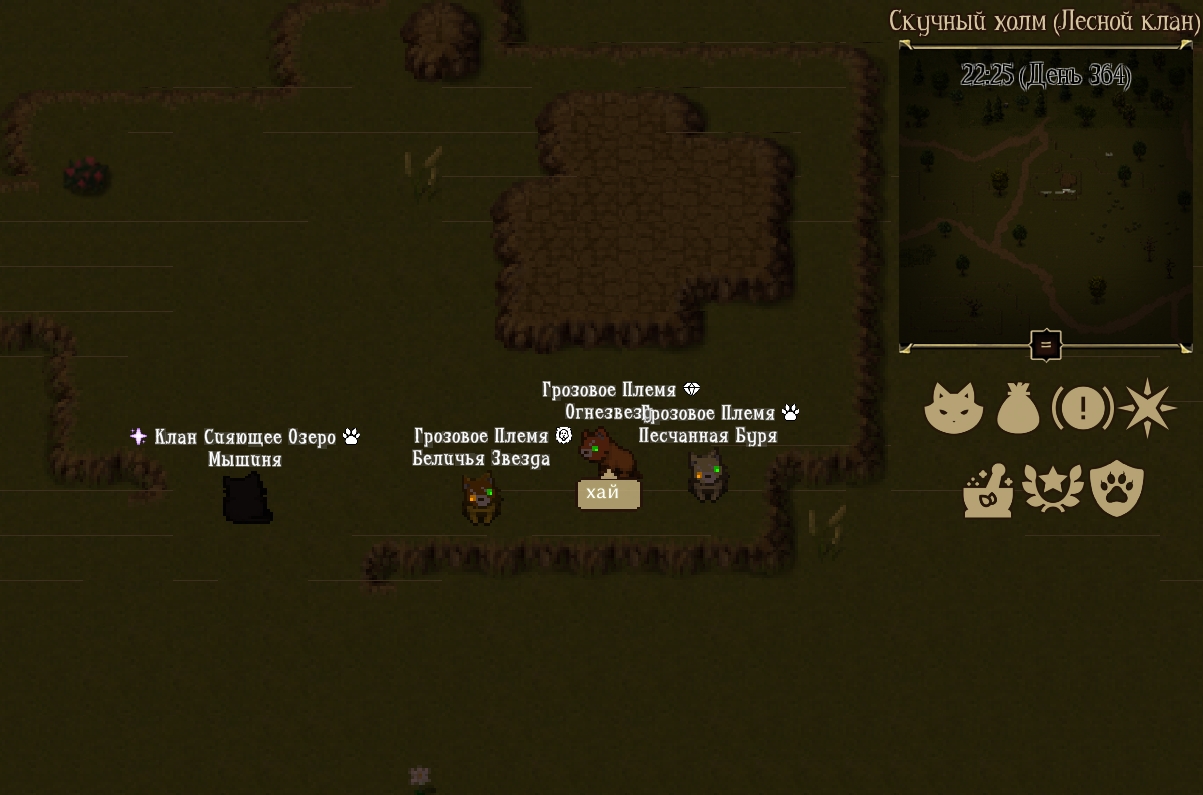Click the minimap of the forest area
1203x795 pixels.
[1045, 200]
